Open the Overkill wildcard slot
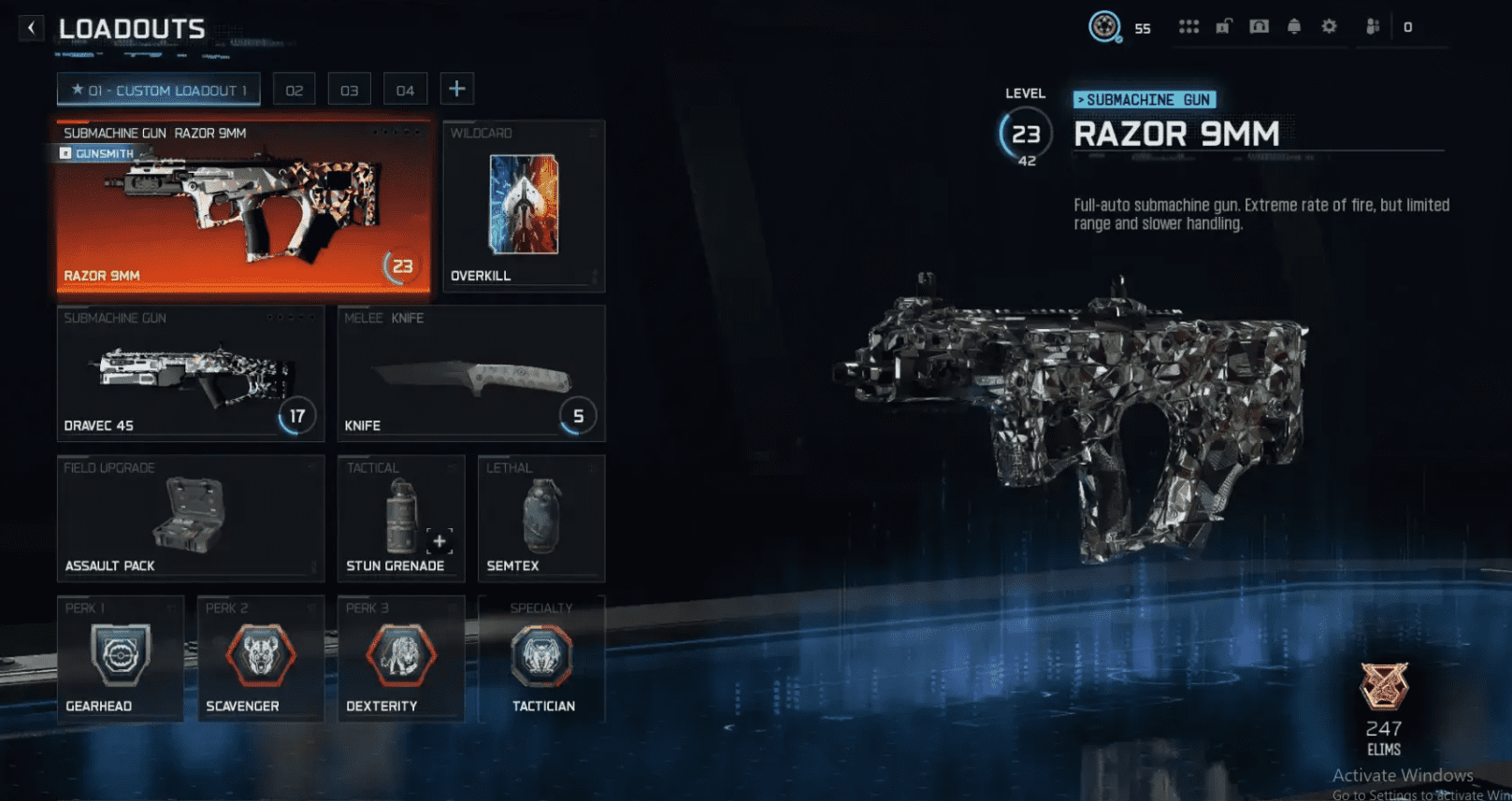1512x801 pixels. [x=523, y=206]
